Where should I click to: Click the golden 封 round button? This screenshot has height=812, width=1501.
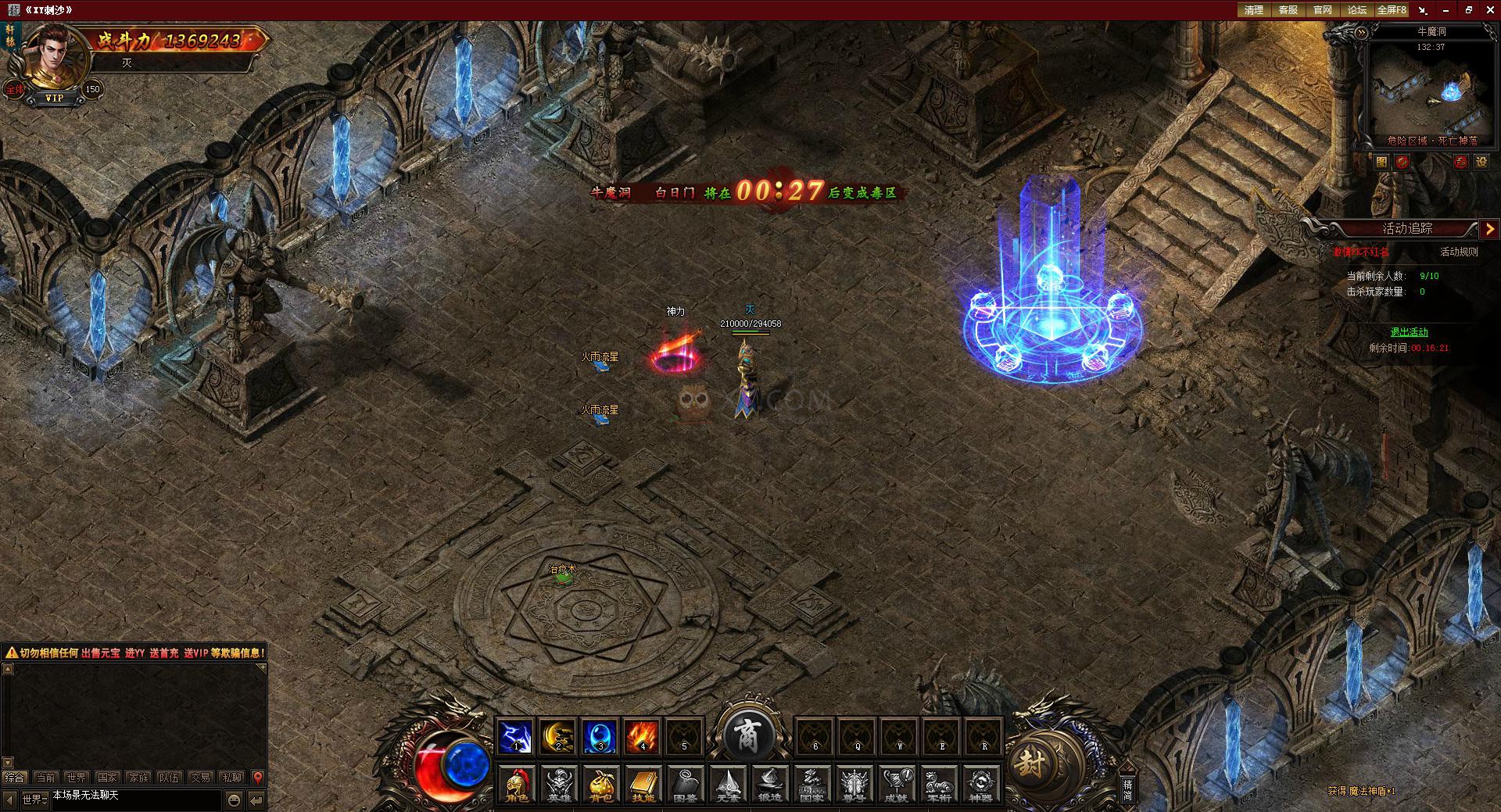click(1030, 762)
